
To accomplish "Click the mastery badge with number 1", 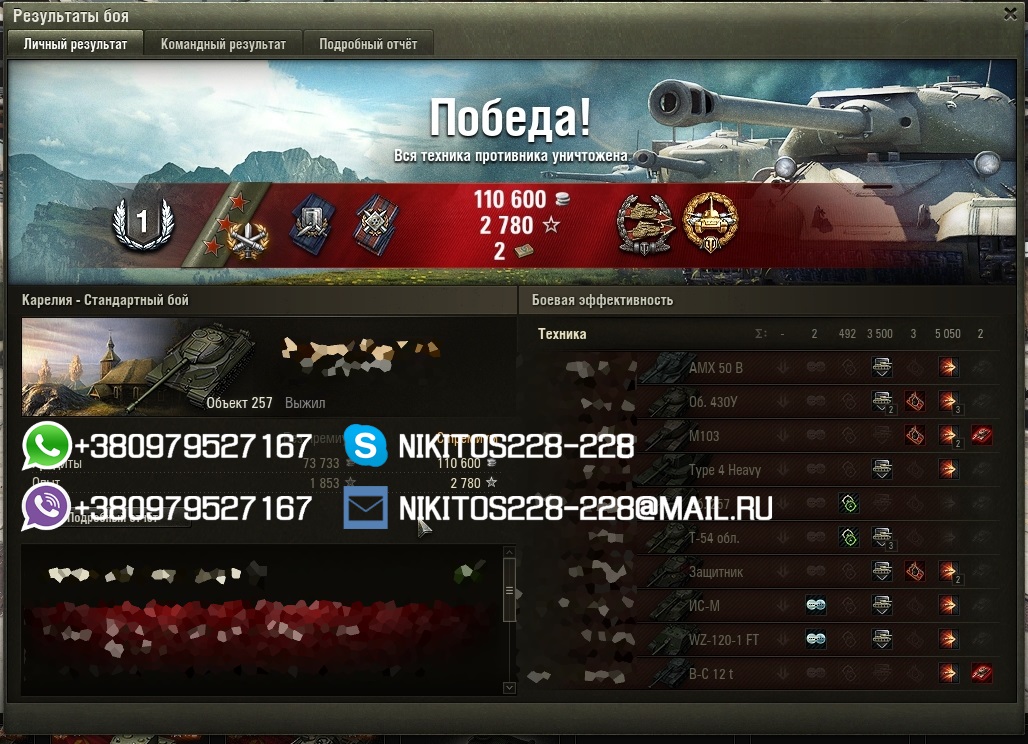I will pos(143,223).
